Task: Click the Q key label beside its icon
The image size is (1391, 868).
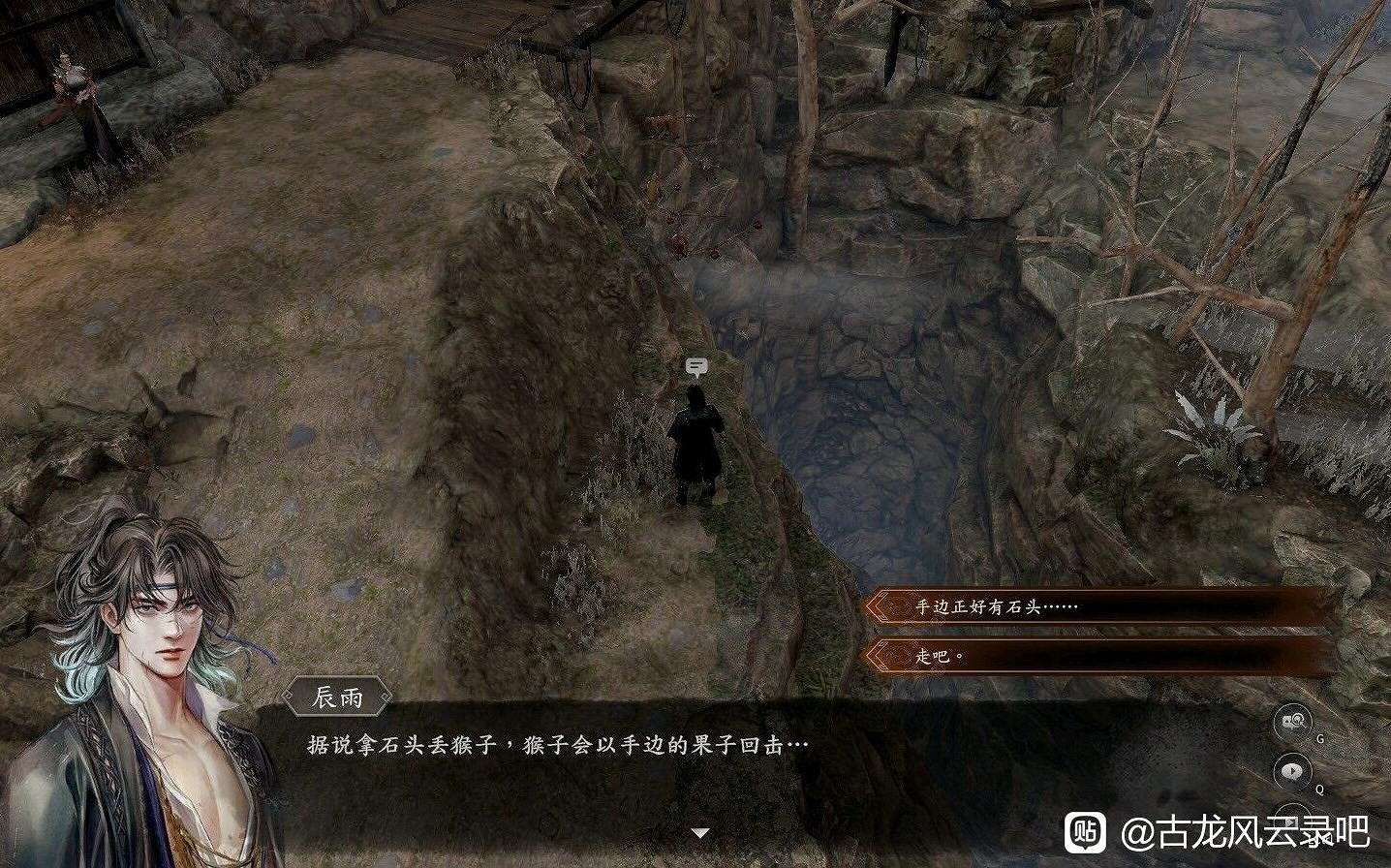Action: [x=1319, y=788]
